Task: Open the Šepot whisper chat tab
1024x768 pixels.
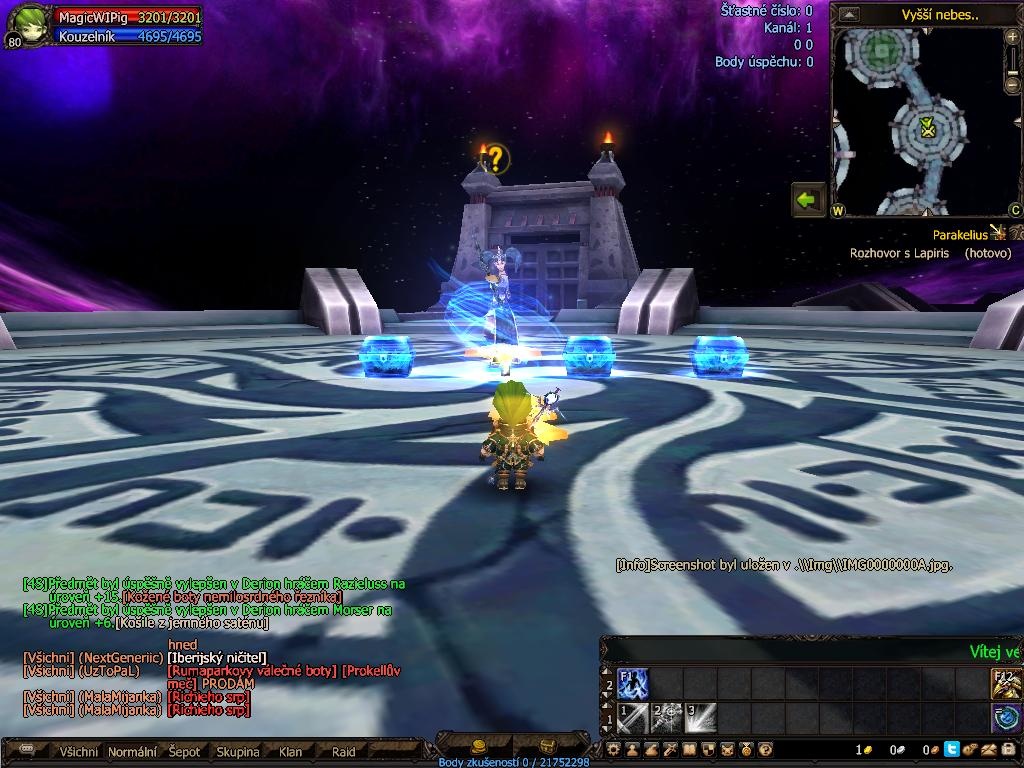Action: (184, 752)
